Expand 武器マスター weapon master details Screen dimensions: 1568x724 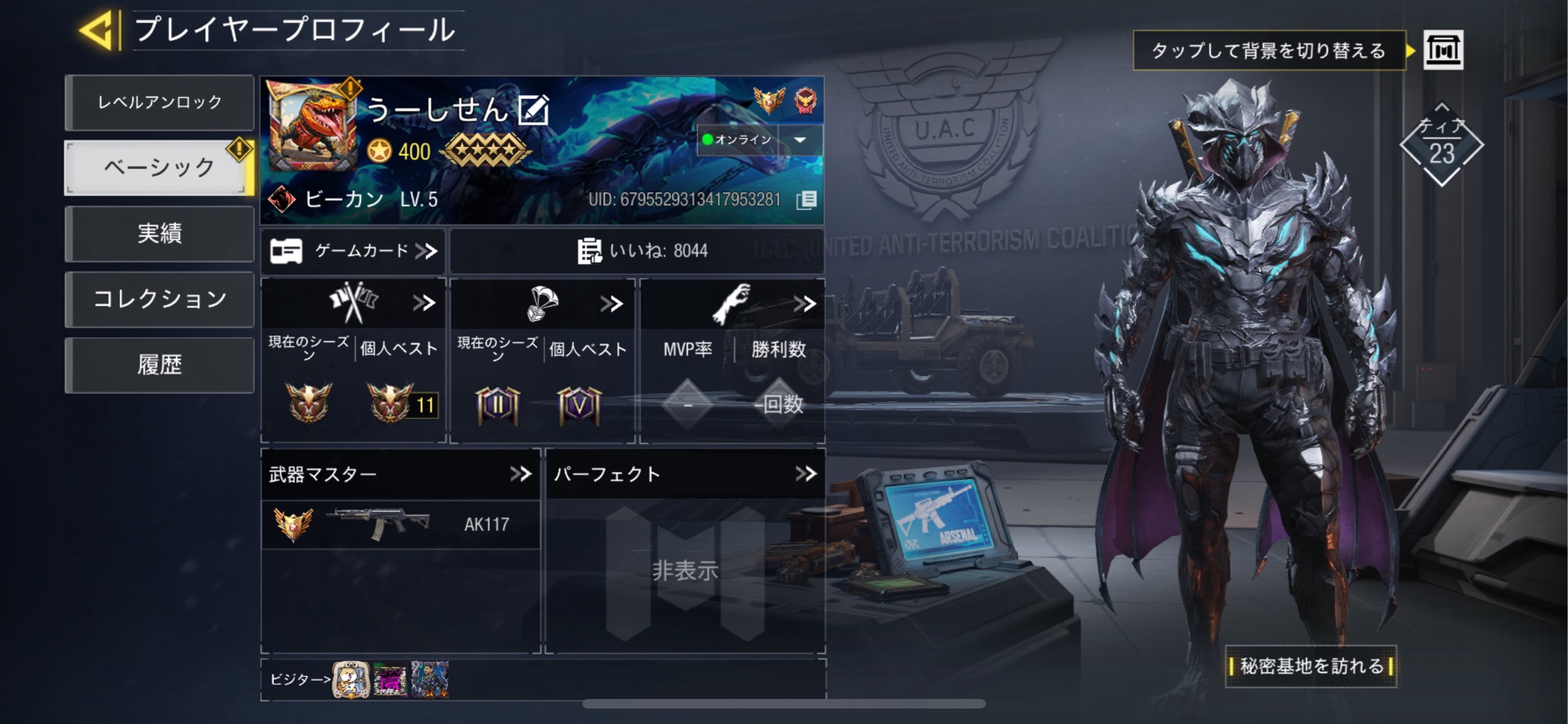tap(522, 473)
